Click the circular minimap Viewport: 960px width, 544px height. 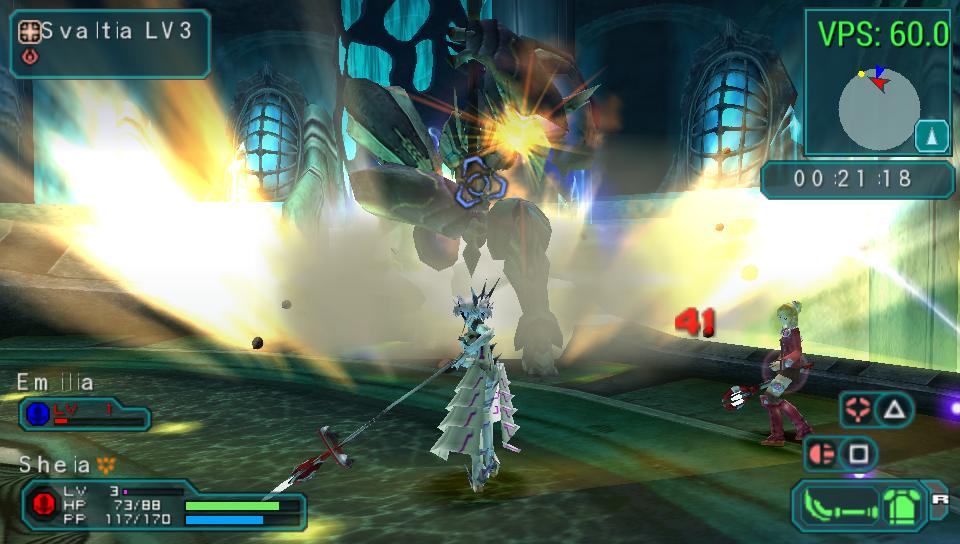coord(878,109)
